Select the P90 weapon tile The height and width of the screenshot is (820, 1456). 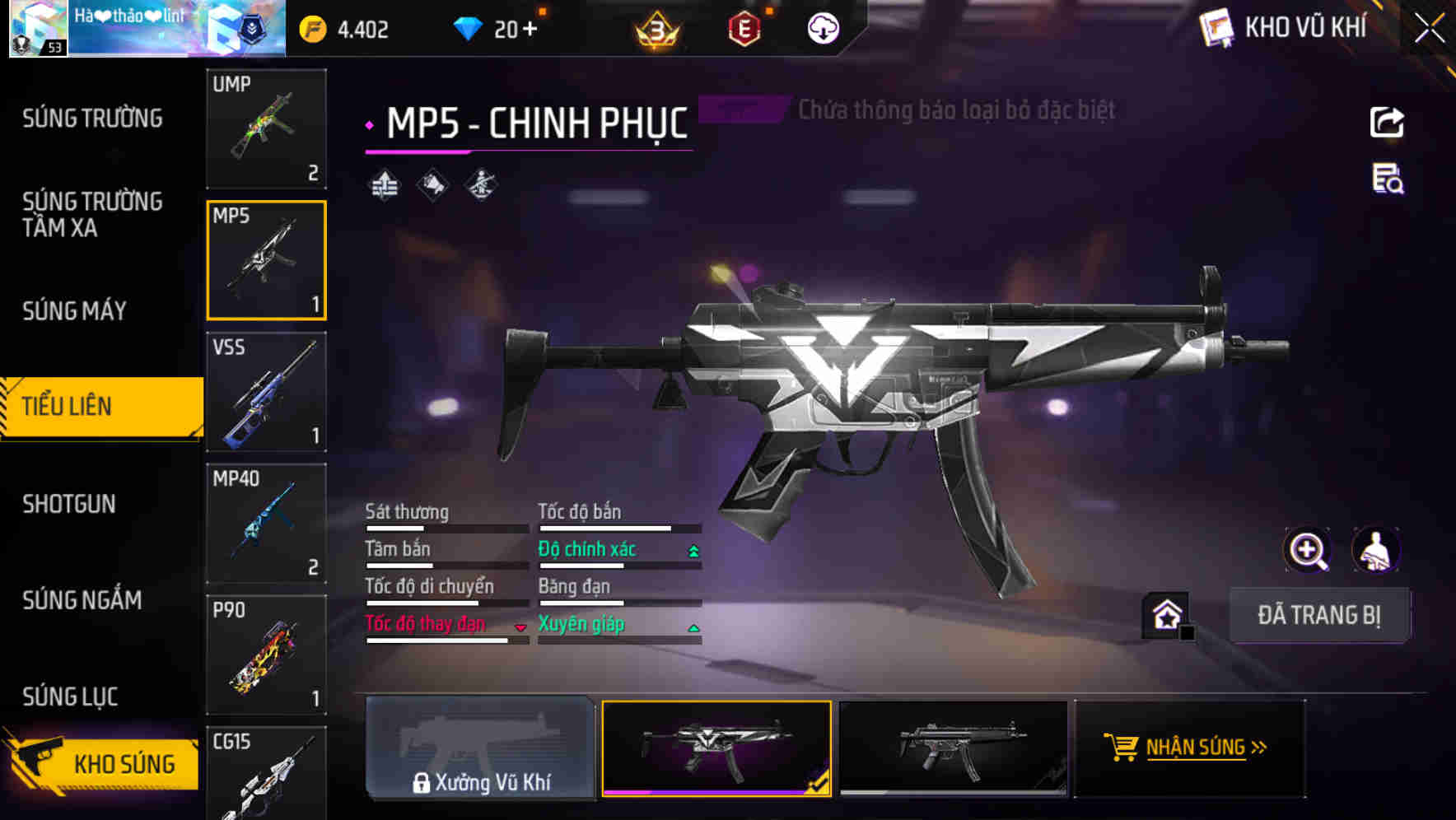click(266, 655)
